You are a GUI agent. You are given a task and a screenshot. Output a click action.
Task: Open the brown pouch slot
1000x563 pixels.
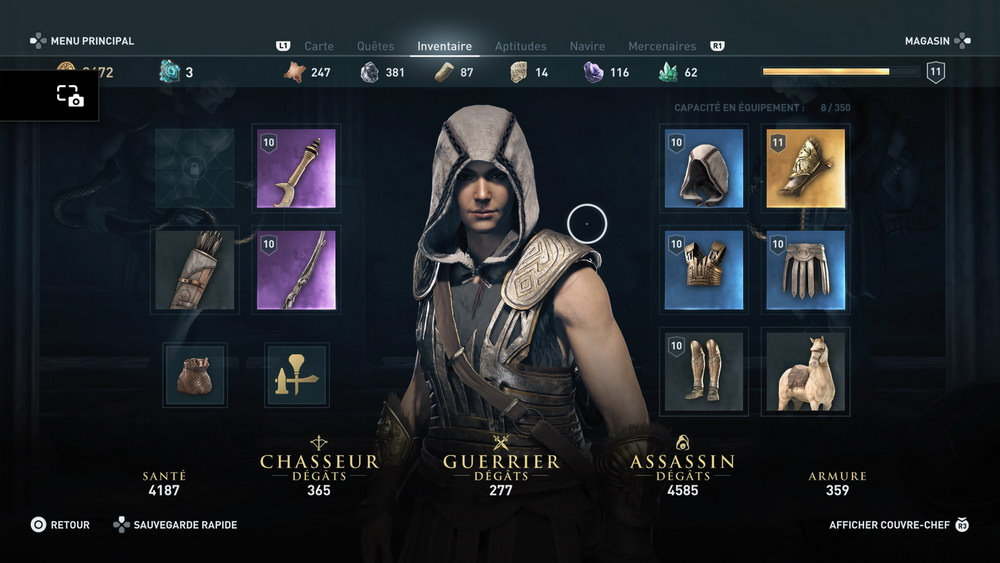coord(195,375)
